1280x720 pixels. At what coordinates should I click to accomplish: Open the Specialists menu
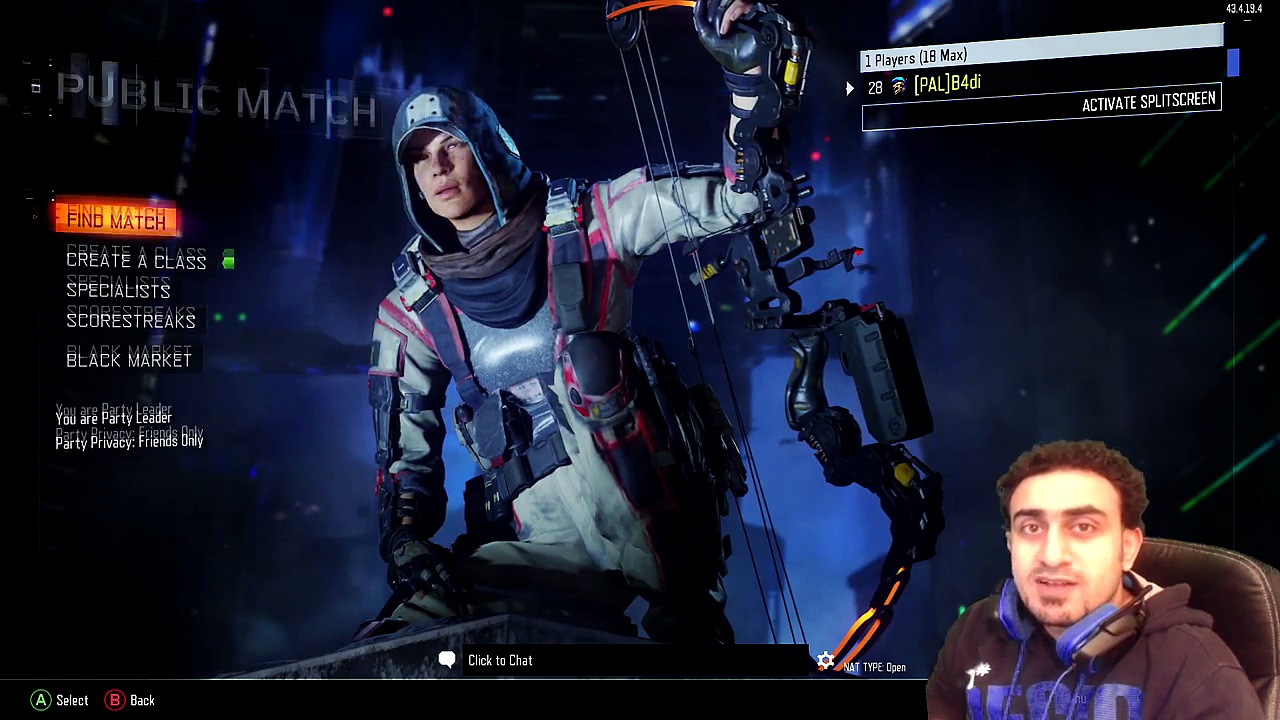[118, 291]
